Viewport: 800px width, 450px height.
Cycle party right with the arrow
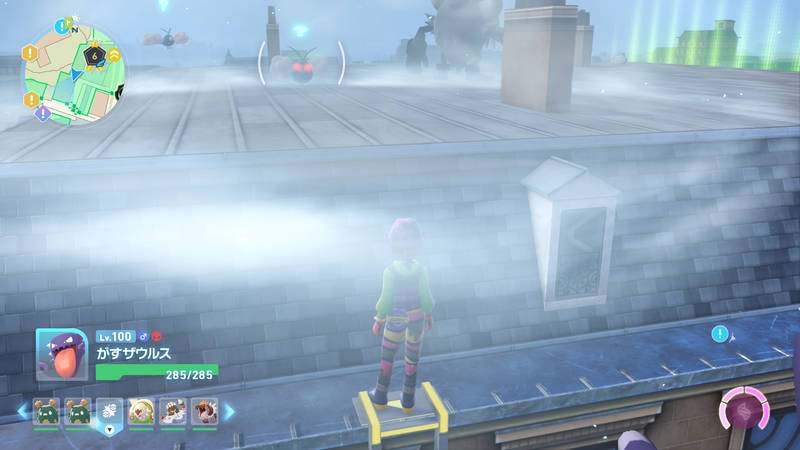(229, 410)
